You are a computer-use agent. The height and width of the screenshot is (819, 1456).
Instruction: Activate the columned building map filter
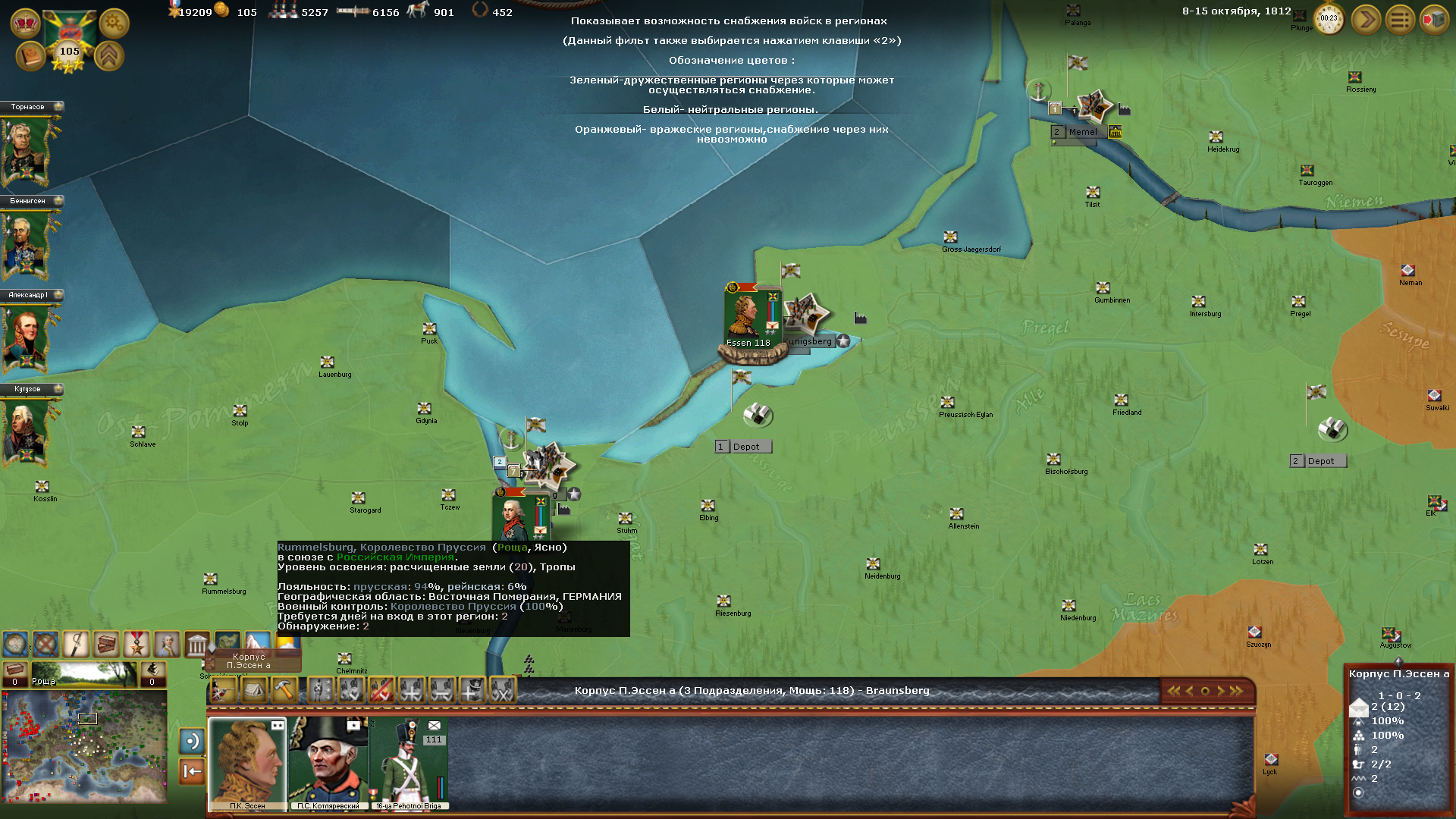coord(197,645)
